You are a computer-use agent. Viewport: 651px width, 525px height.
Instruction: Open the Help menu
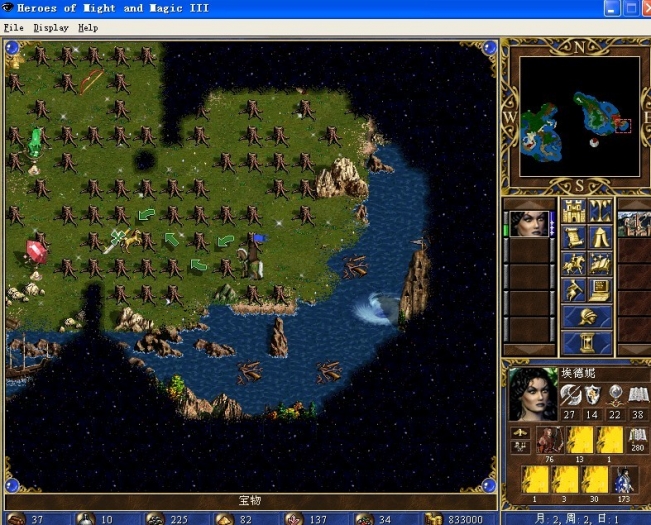(x=88, y=28)
